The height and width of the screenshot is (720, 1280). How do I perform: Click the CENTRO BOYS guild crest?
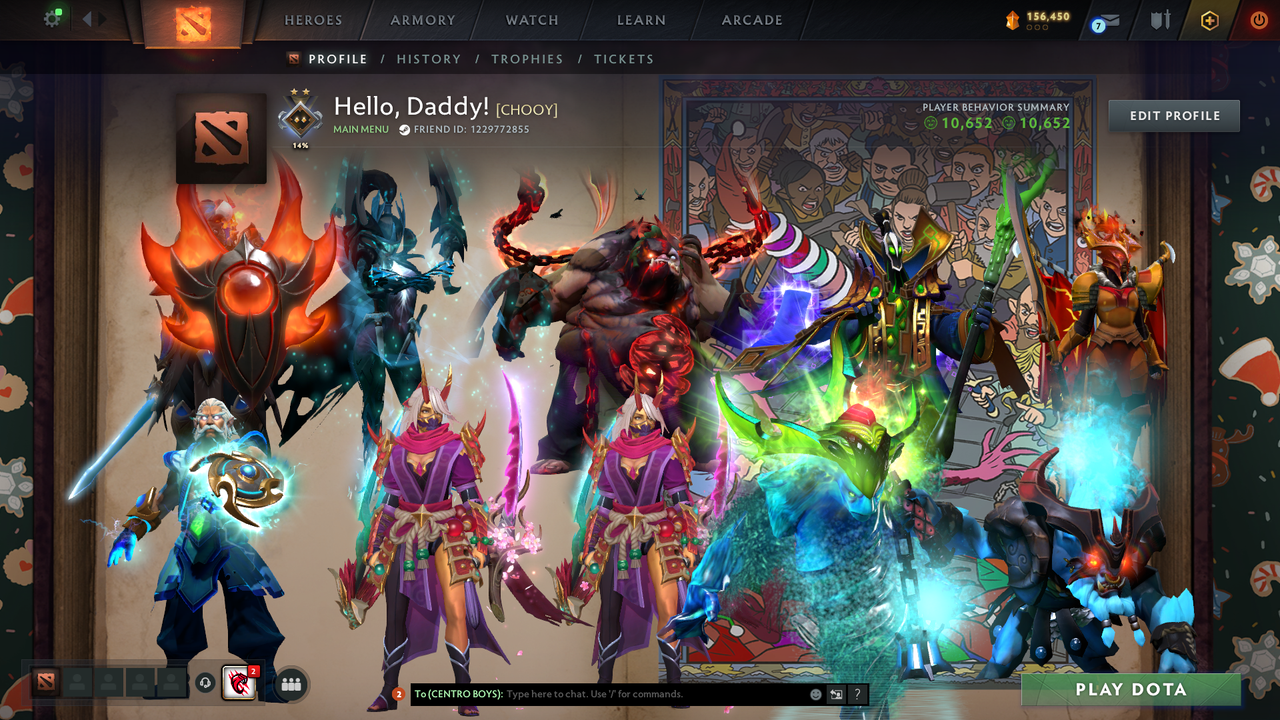coord(238,685)
